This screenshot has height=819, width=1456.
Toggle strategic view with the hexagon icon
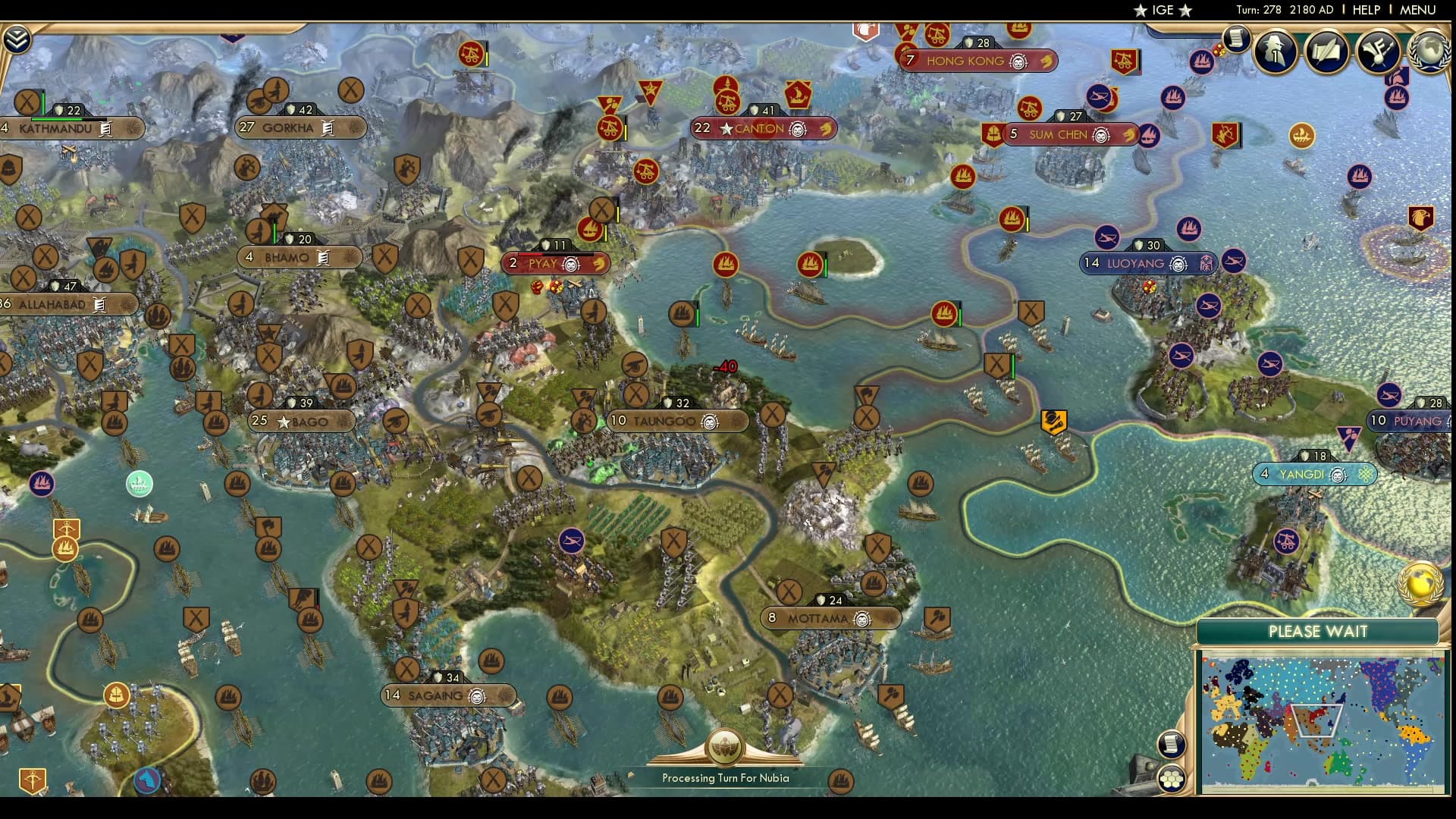(x=1172, y=778)
